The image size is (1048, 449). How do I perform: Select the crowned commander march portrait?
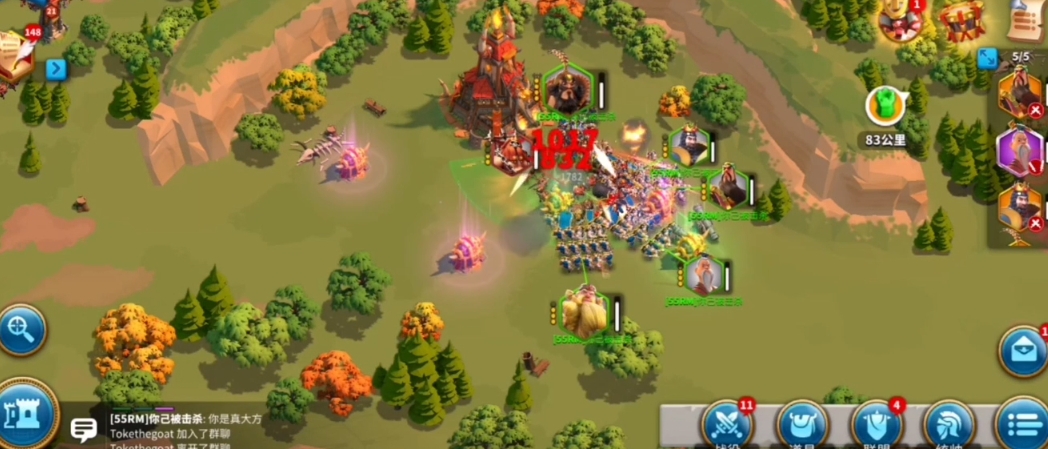coord(1021,208)
